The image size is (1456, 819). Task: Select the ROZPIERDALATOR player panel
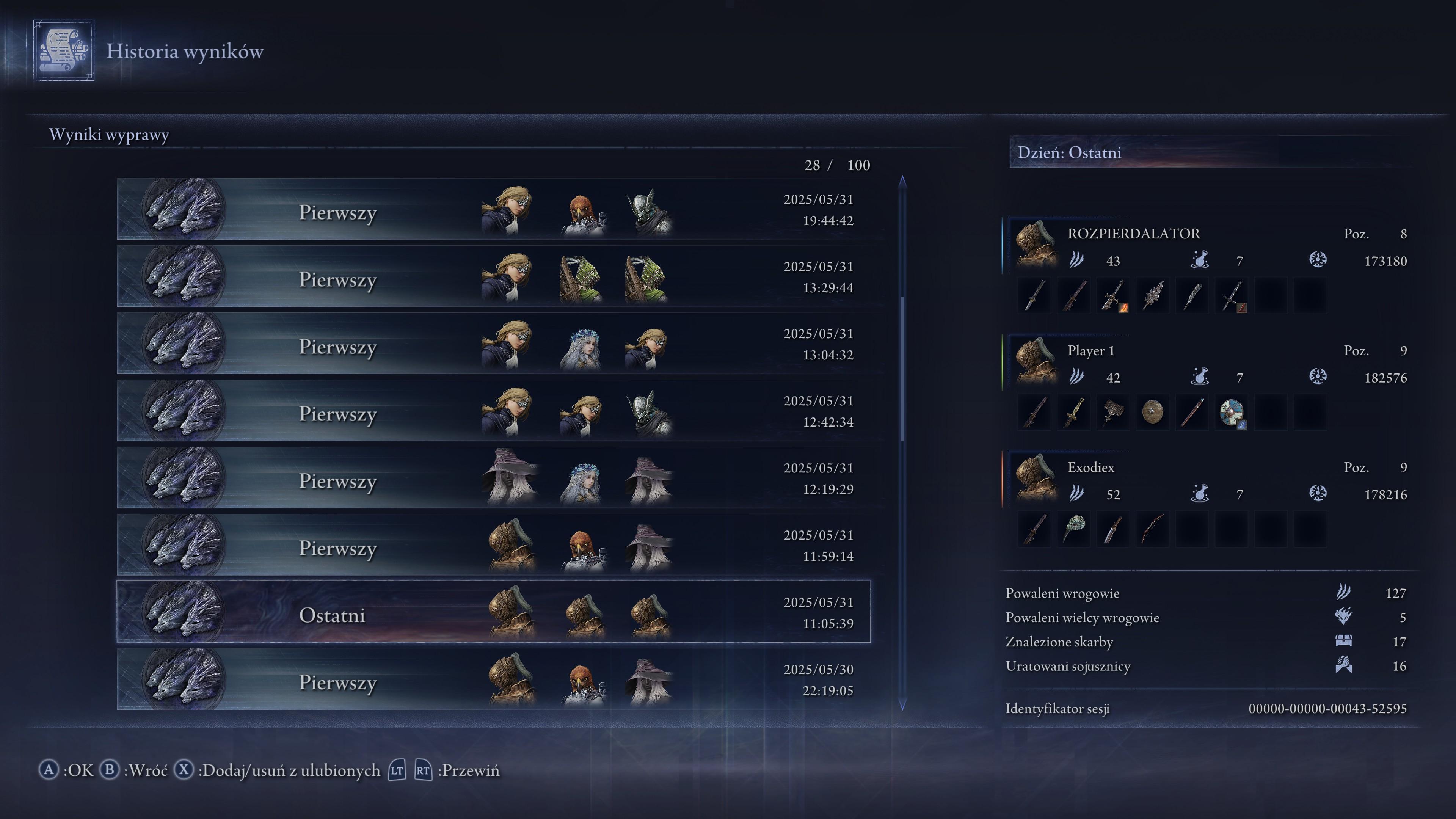click(1207, 247)
